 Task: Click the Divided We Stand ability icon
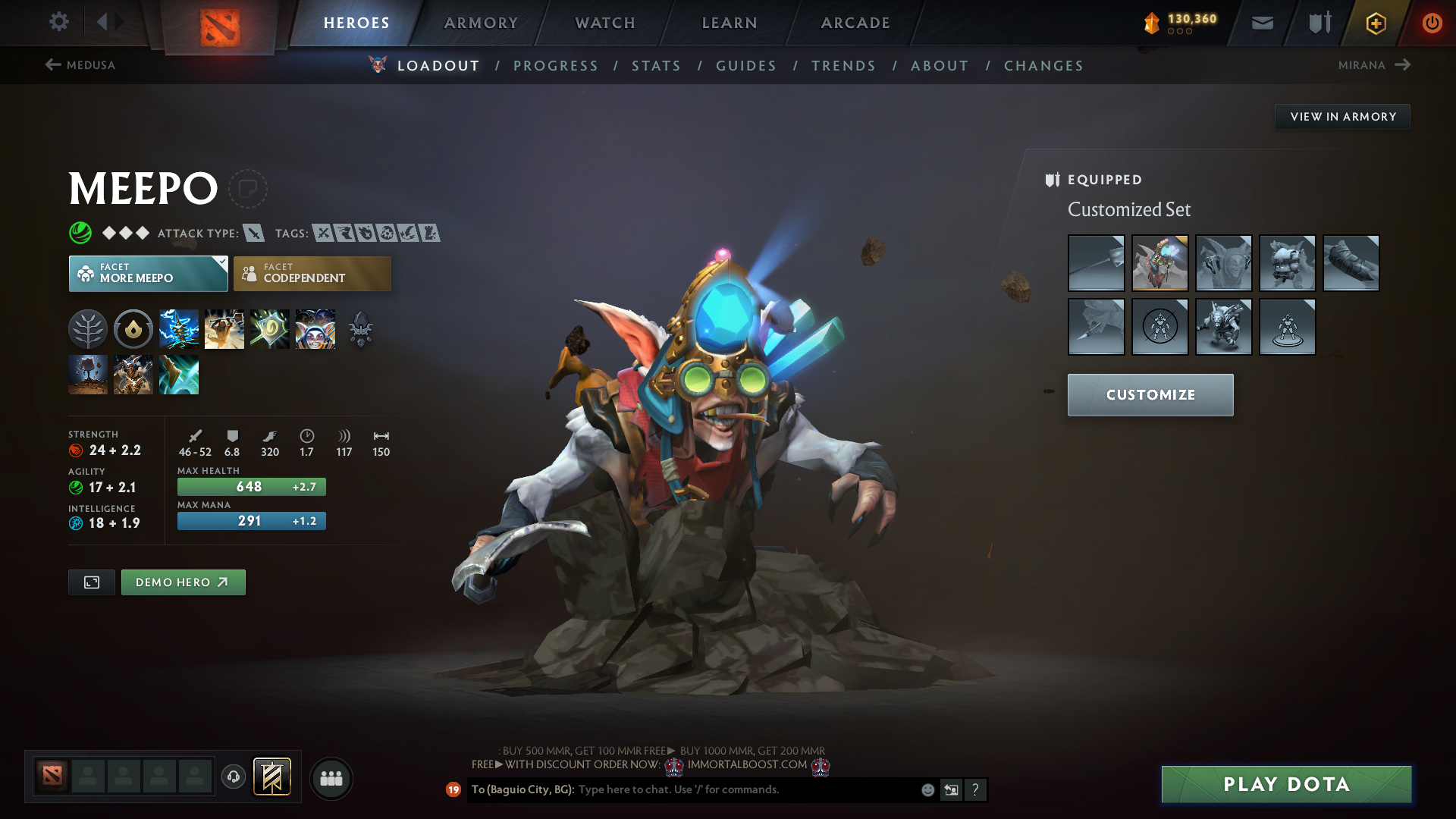click(315, 328)
